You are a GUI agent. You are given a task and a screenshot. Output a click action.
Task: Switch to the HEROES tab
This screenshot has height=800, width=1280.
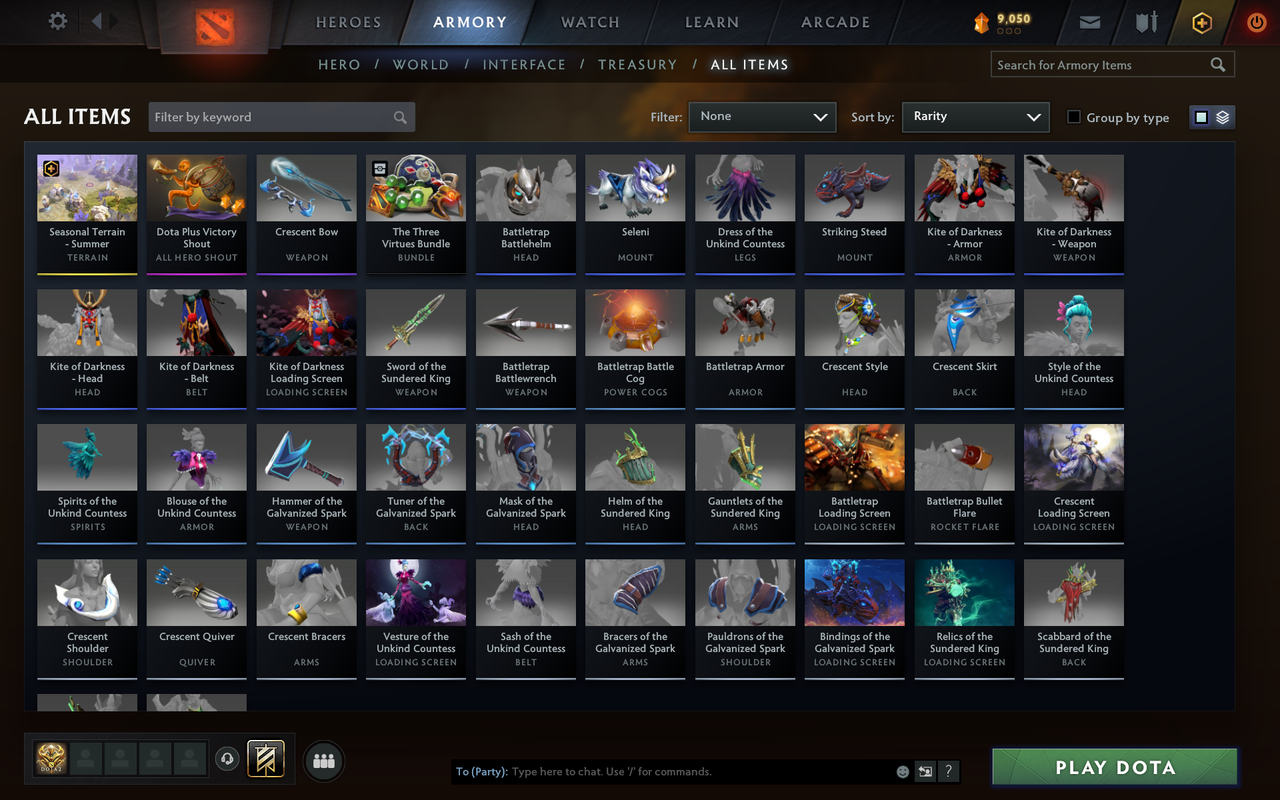coord(346,22)
